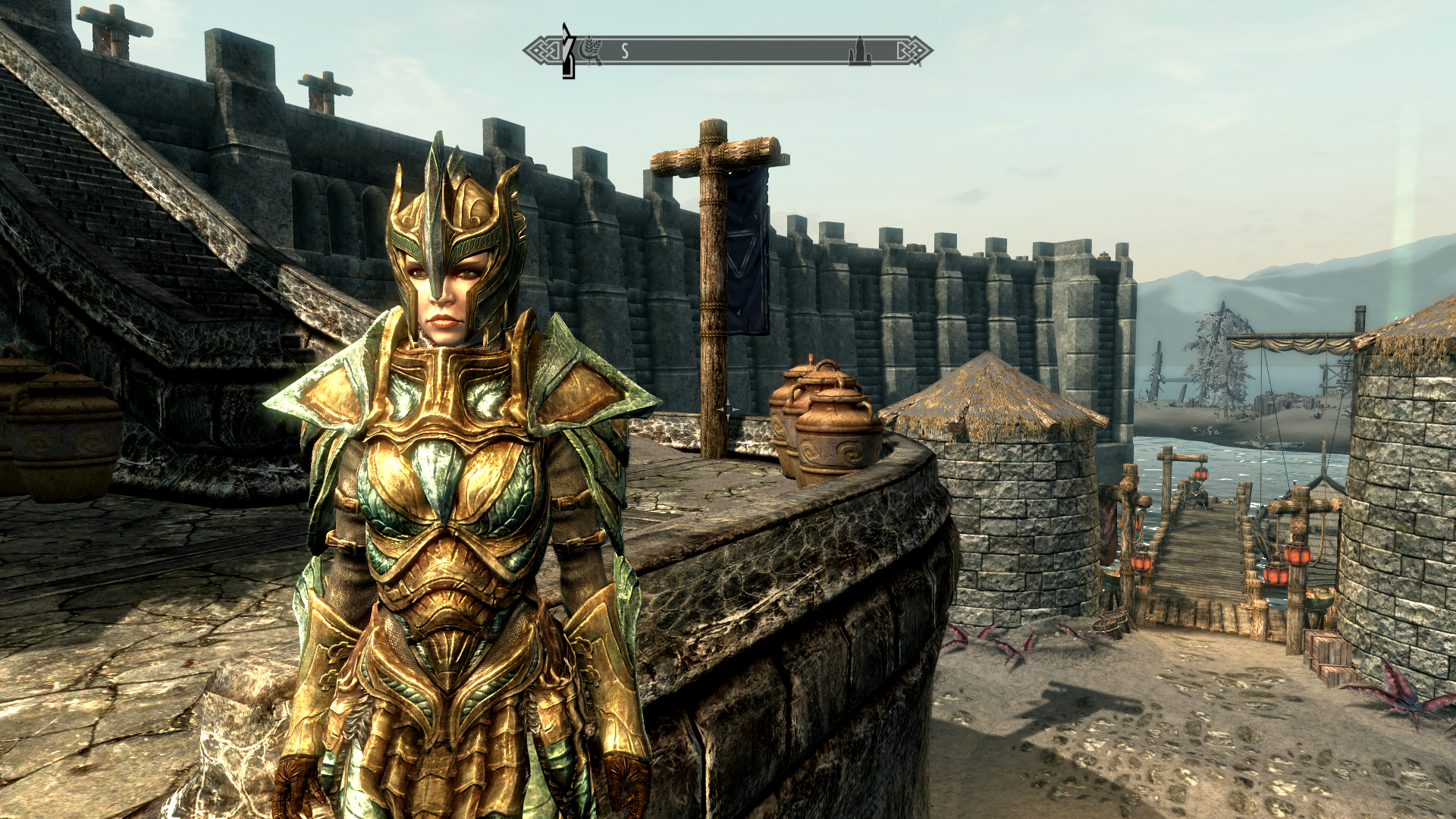This screenshot has width=1456, height=819.
Task: Select the standing stones marker on the compass
Action: 858,52
